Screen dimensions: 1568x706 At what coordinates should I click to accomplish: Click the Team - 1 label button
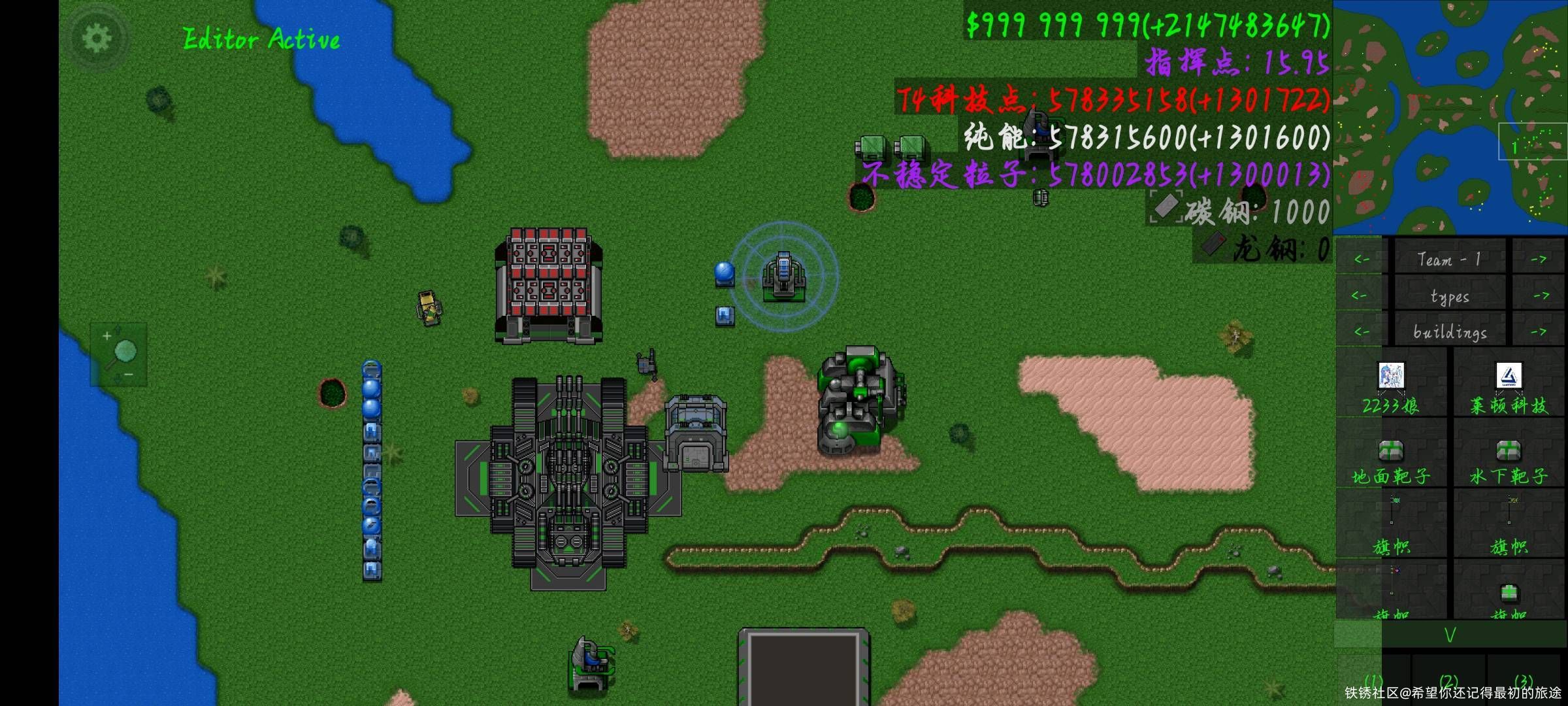[1450, 260]
